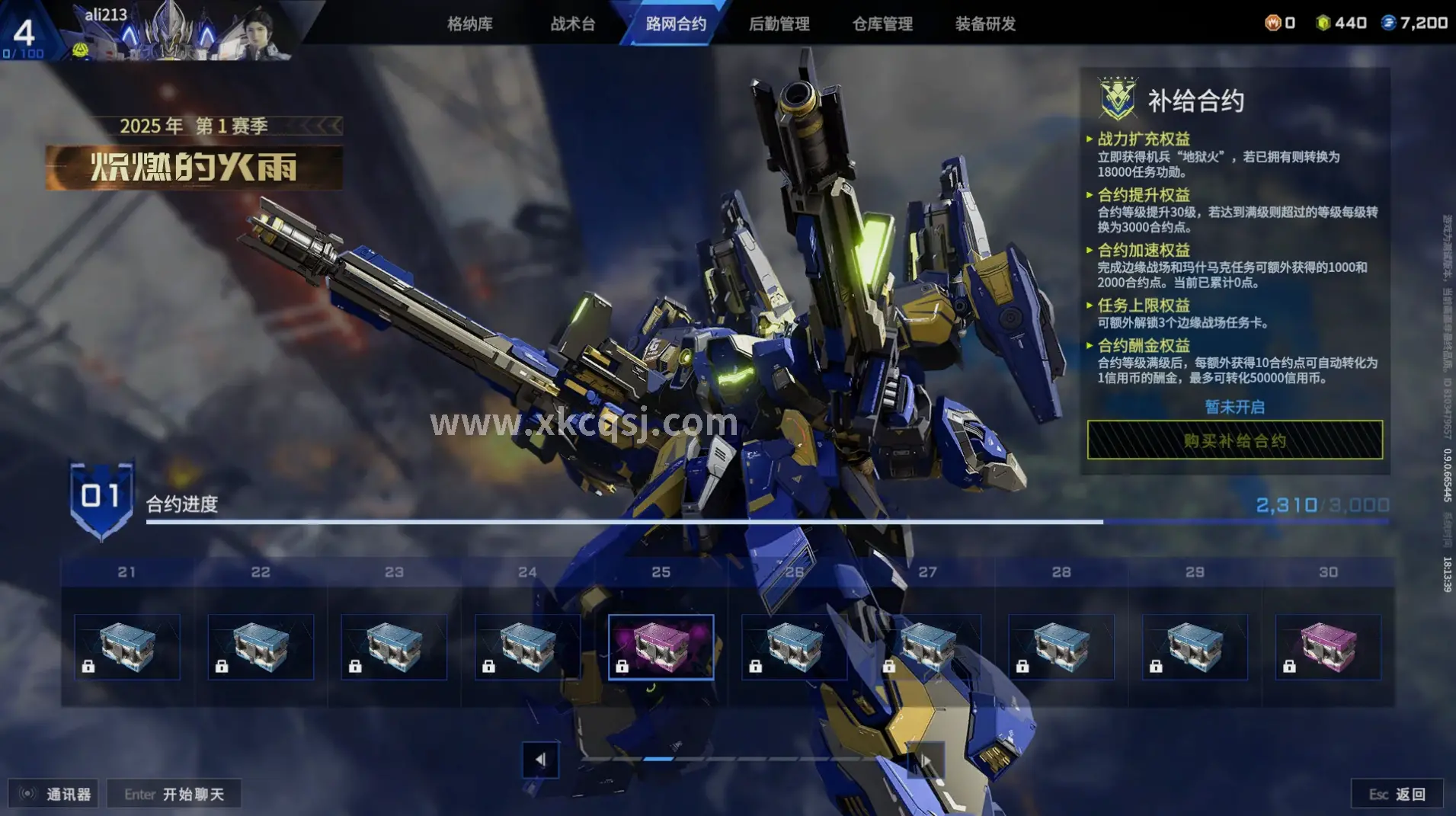Image resolution: width=1456 pixels, height=816 pixels.
Task: Select the level 25 pink reward crate
Action: 661,647
